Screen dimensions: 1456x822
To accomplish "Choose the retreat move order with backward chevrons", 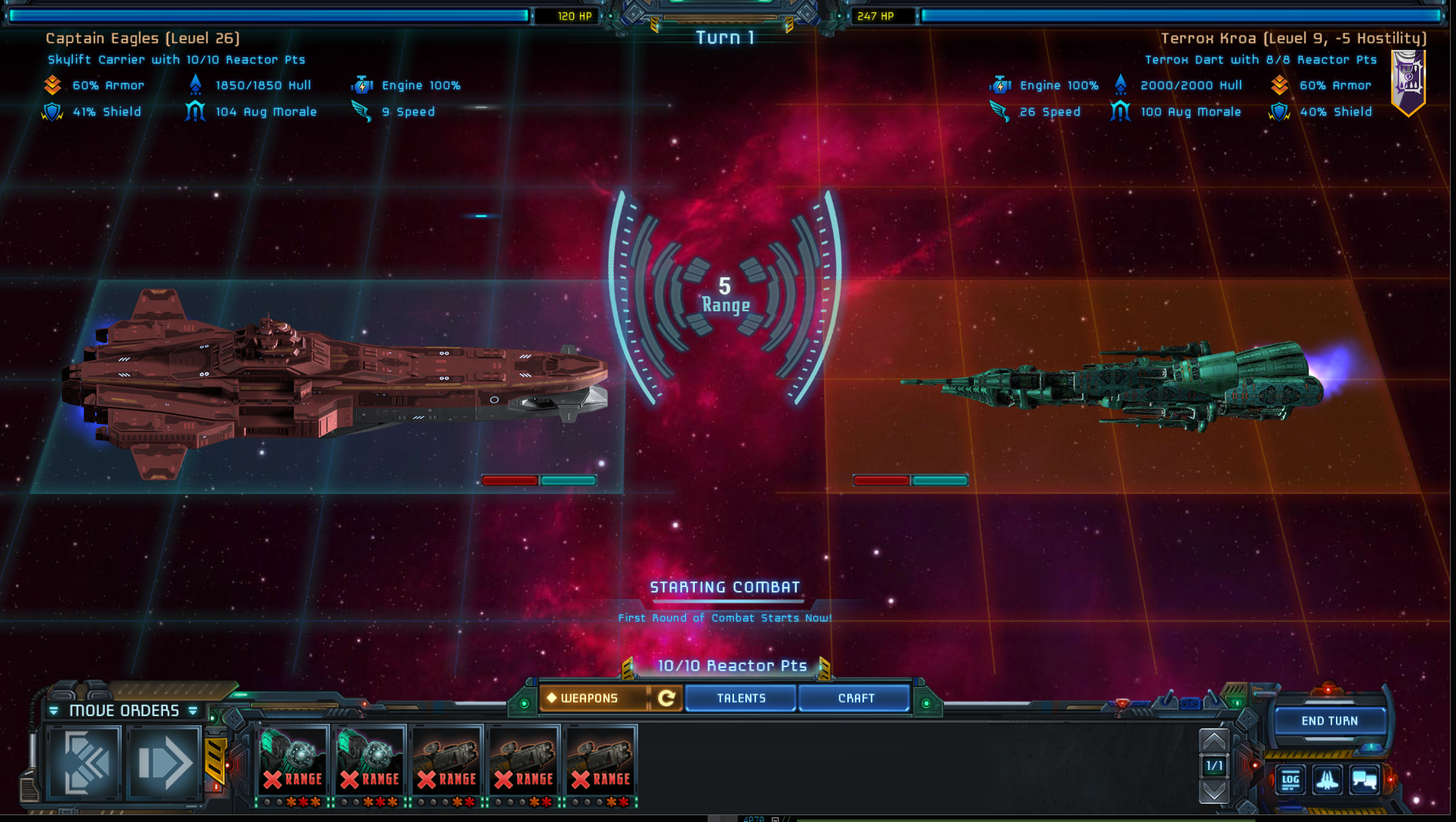I will [x=85, y=762].
